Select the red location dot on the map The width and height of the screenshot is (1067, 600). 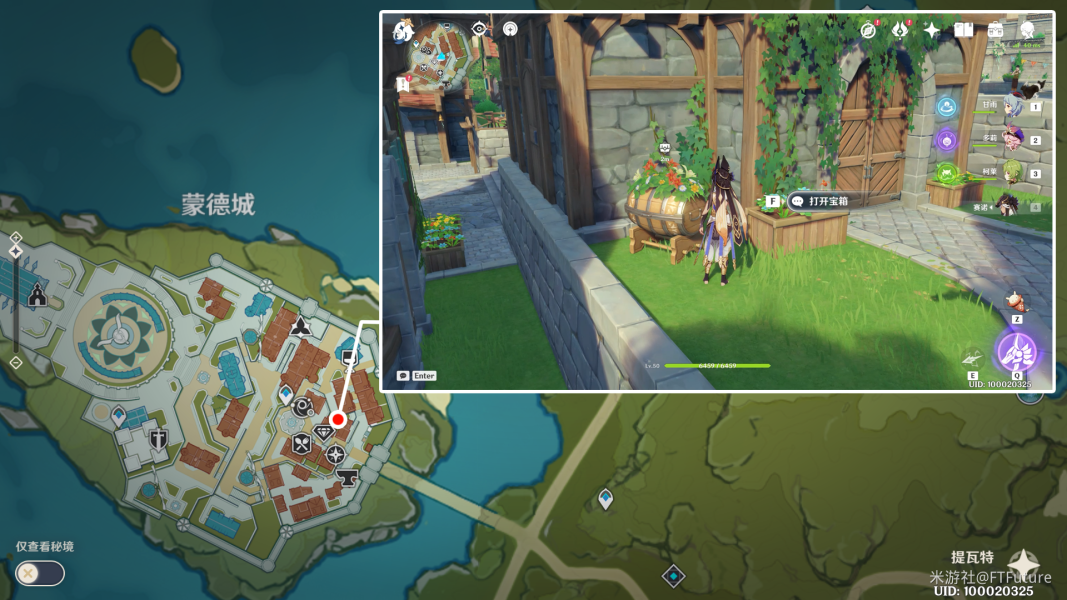(338, 419)
